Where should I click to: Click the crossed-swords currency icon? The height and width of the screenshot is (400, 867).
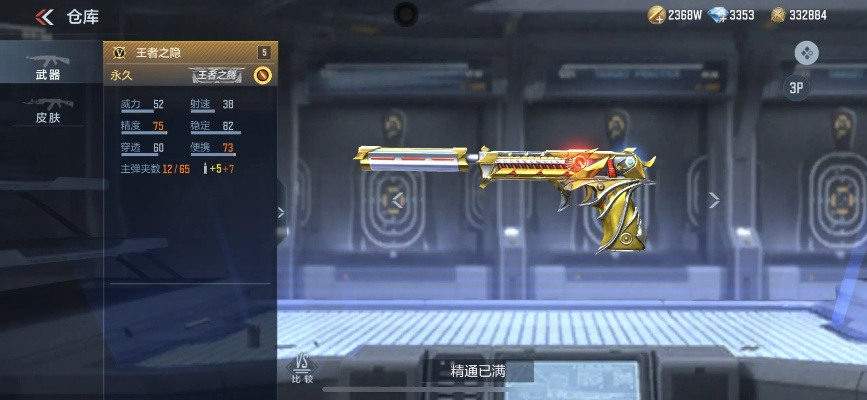click(777, 15)
